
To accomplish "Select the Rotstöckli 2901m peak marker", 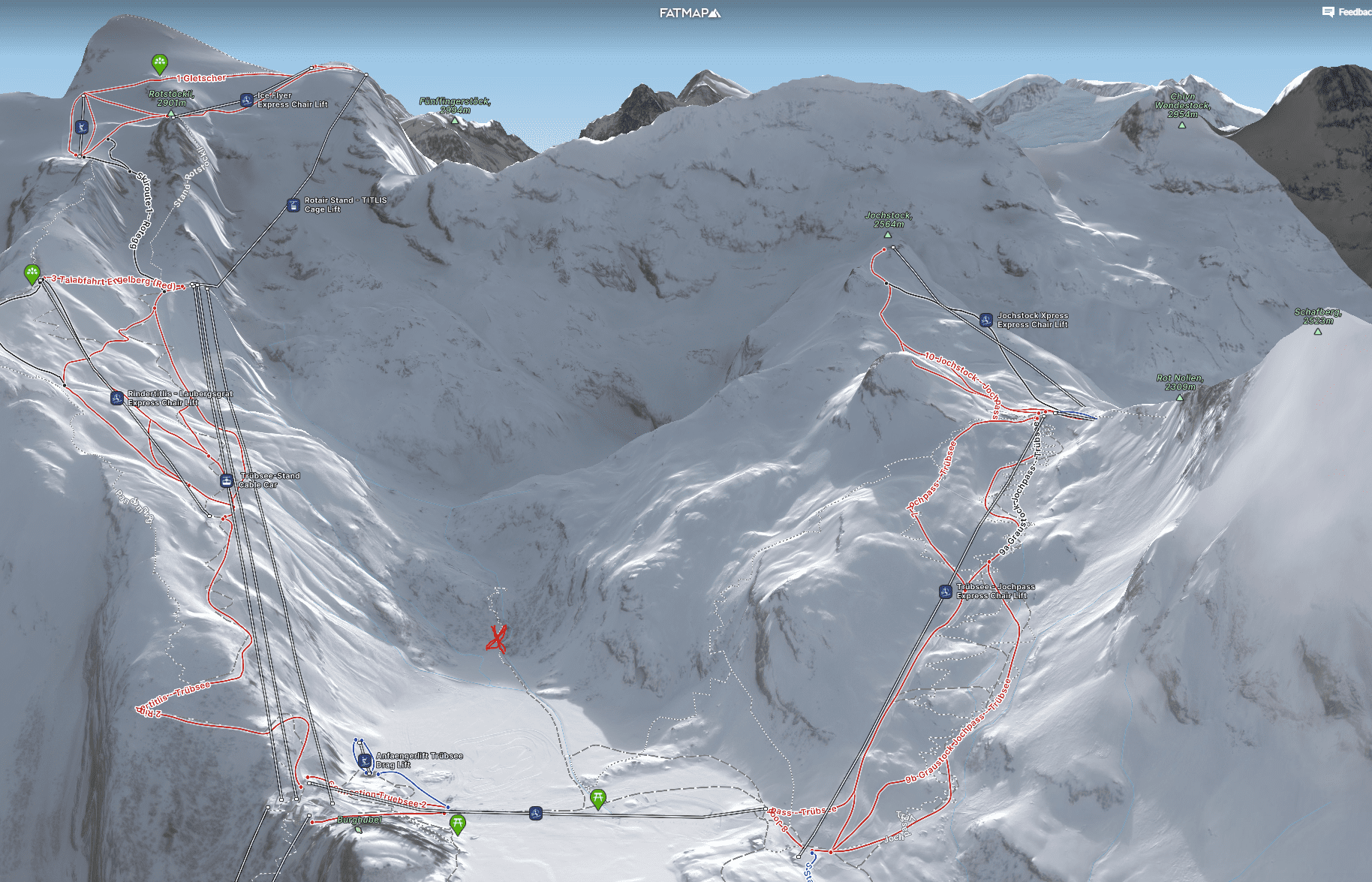I will [171, 113].
